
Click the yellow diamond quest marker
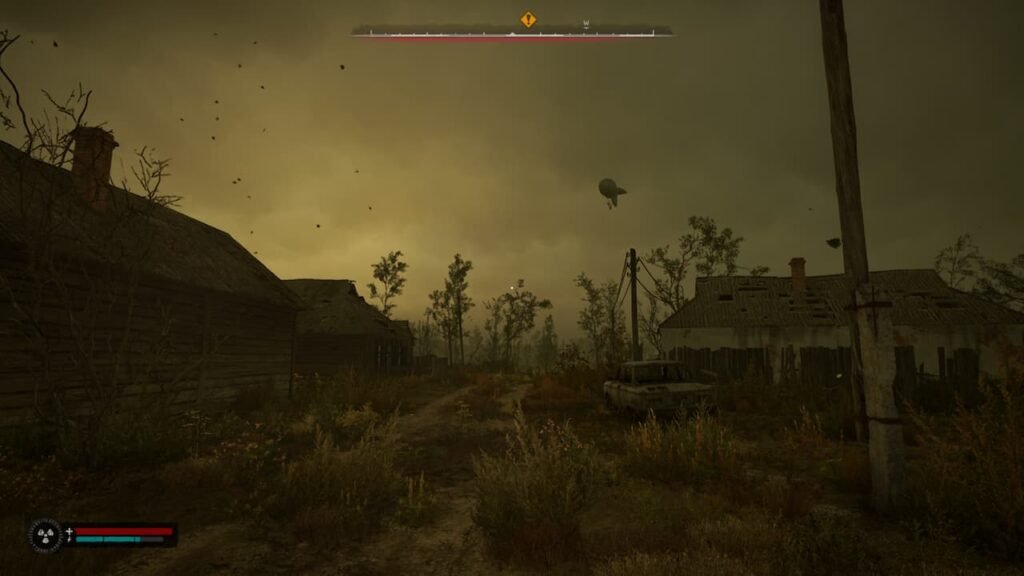click(528, 19)
